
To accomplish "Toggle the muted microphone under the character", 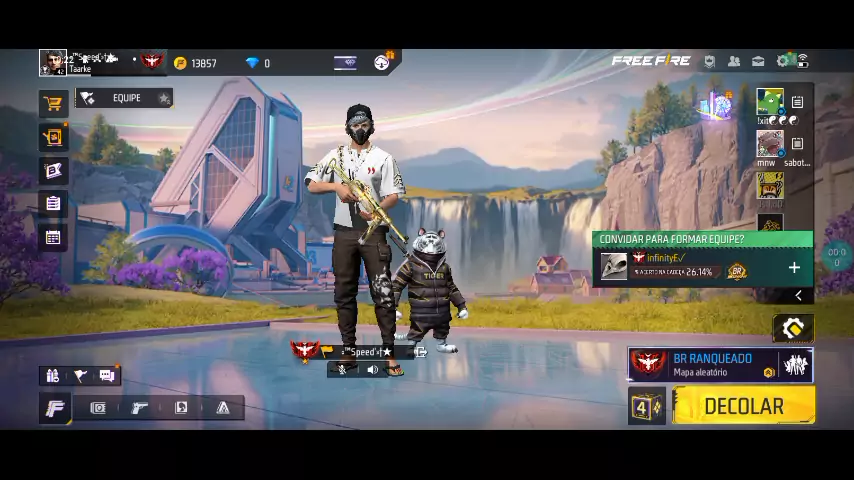I will (x=343, y=370).
